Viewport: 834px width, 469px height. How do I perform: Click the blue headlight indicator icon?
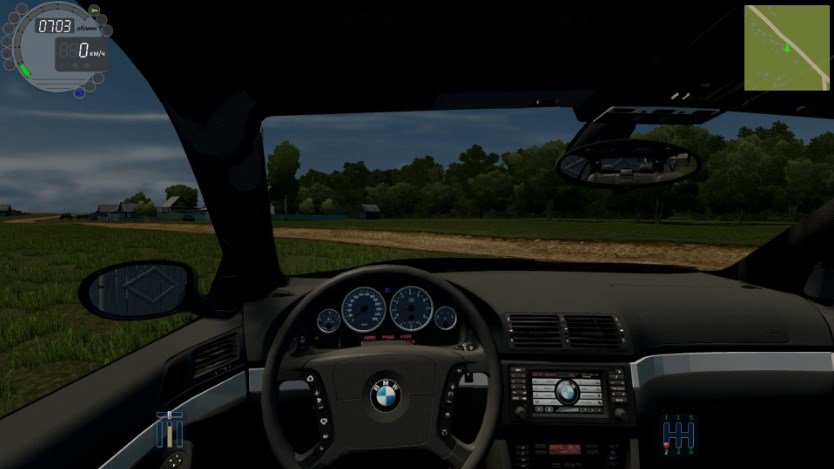pos(79,93)
